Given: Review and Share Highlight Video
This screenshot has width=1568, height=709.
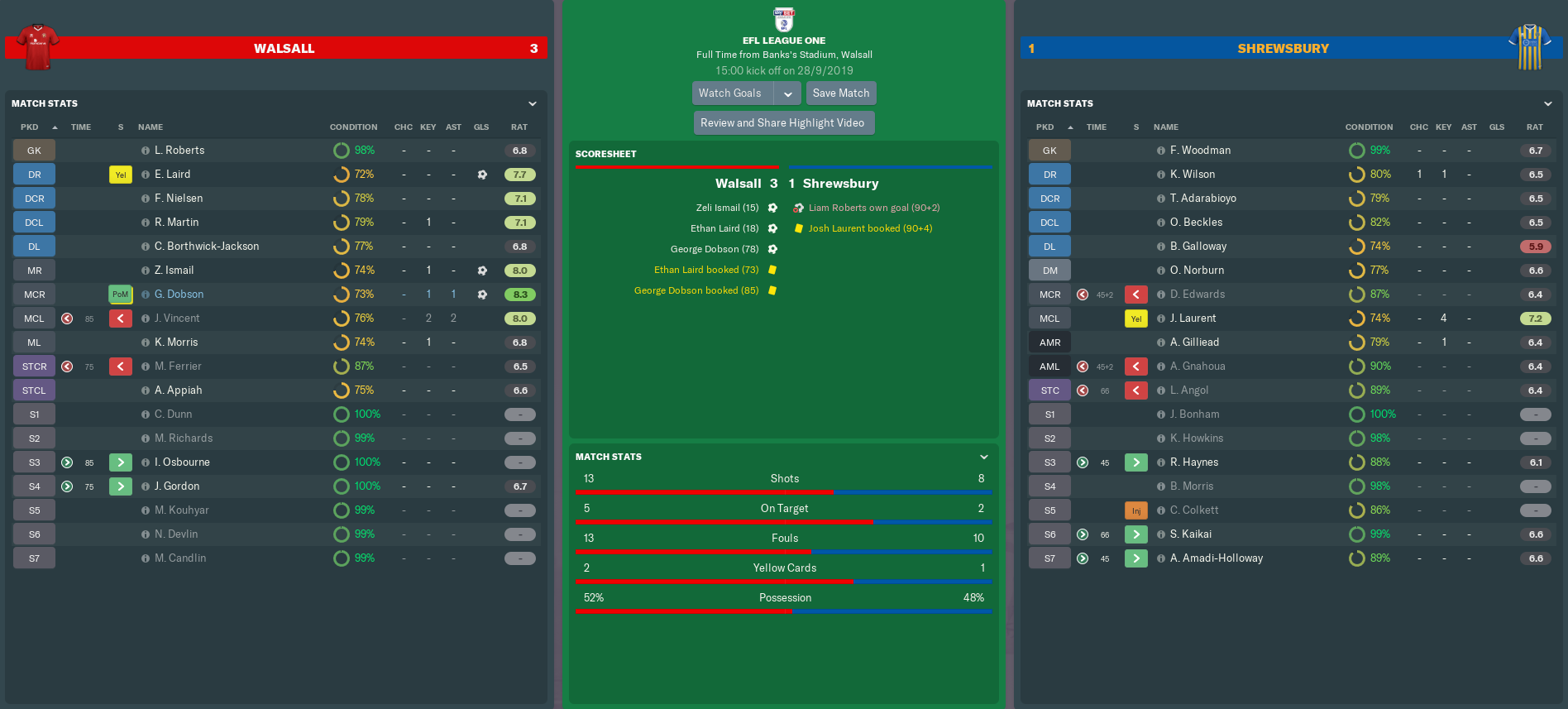Looking at the screenshot, I should pyautogui.click(x=782, y=123).
